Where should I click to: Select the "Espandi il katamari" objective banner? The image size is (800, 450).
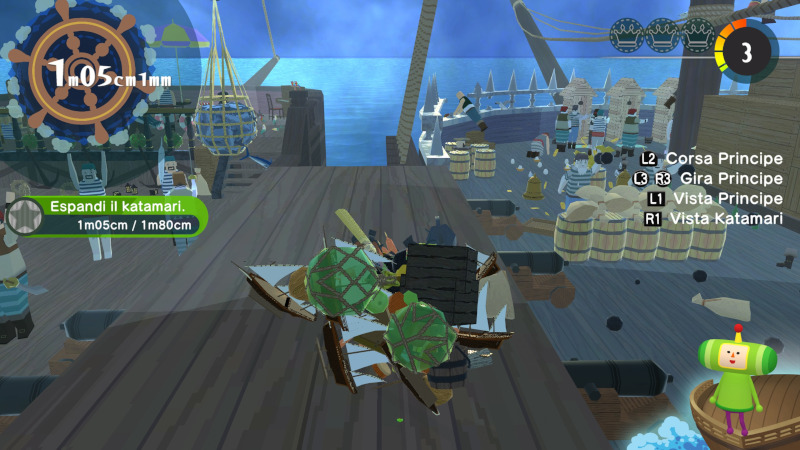tap(112, 215)
